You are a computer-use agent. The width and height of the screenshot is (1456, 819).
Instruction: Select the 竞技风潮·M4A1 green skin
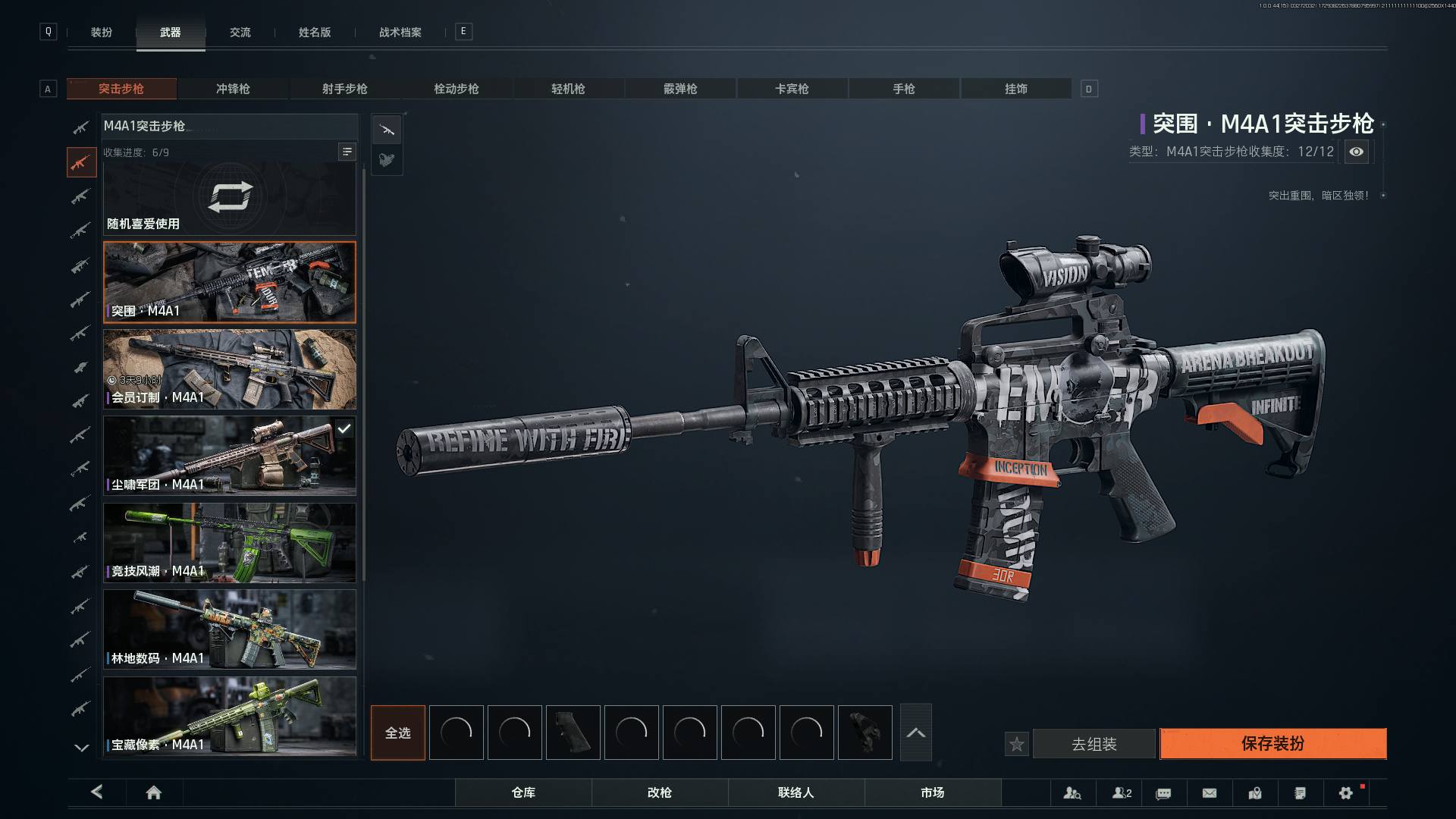tap(229, 543)
